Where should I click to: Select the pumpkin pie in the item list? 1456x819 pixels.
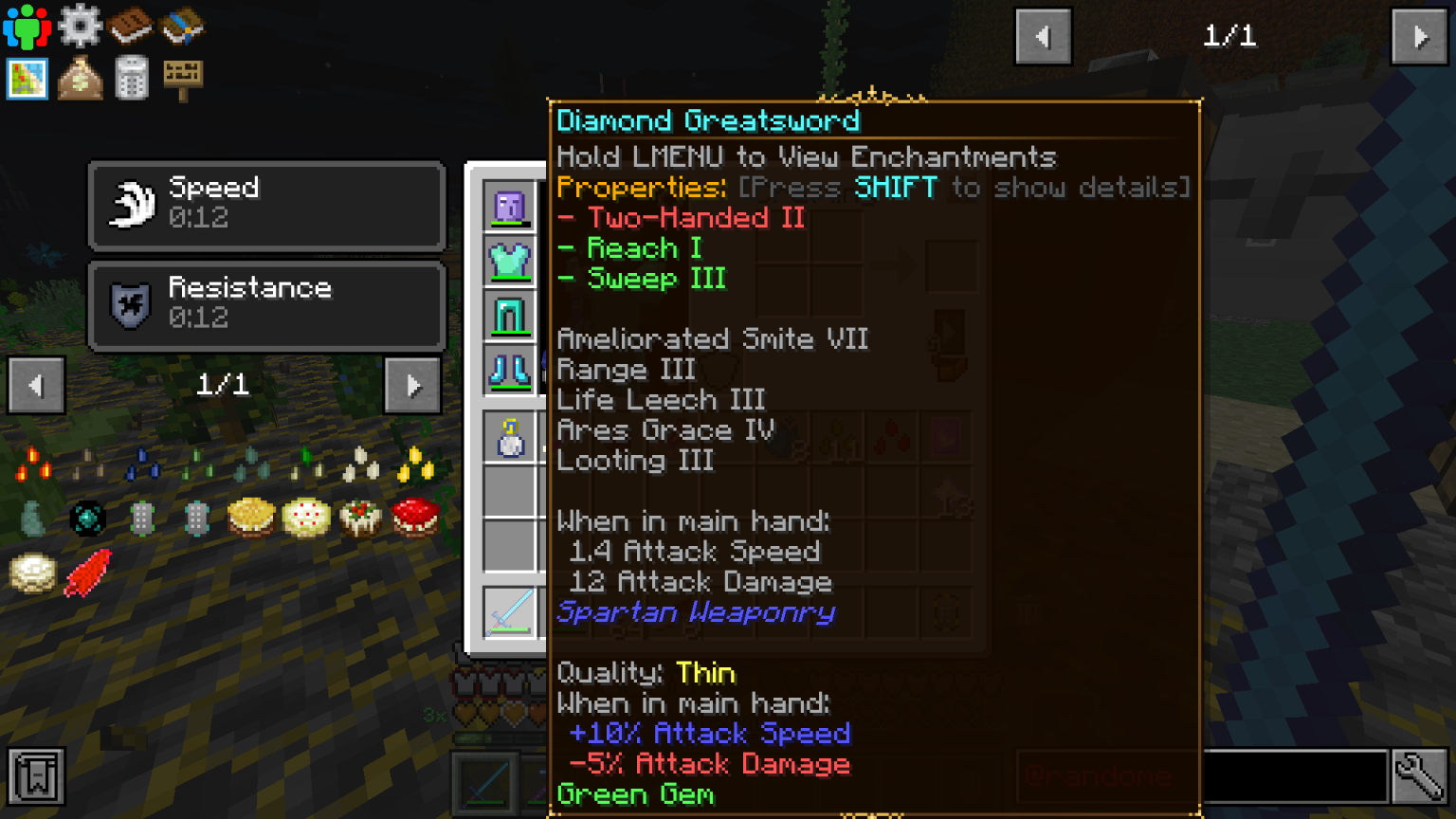coord(251,517)
